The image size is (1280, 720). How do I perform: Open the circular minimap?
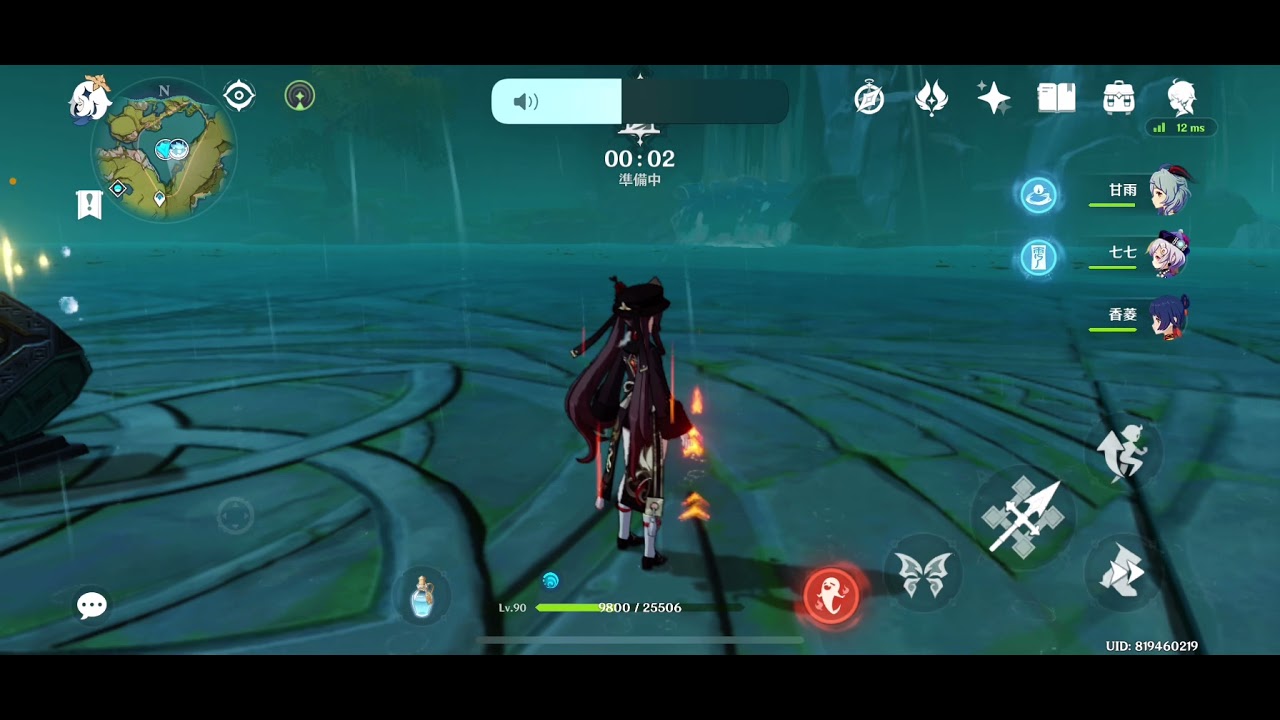click(165, 150)
